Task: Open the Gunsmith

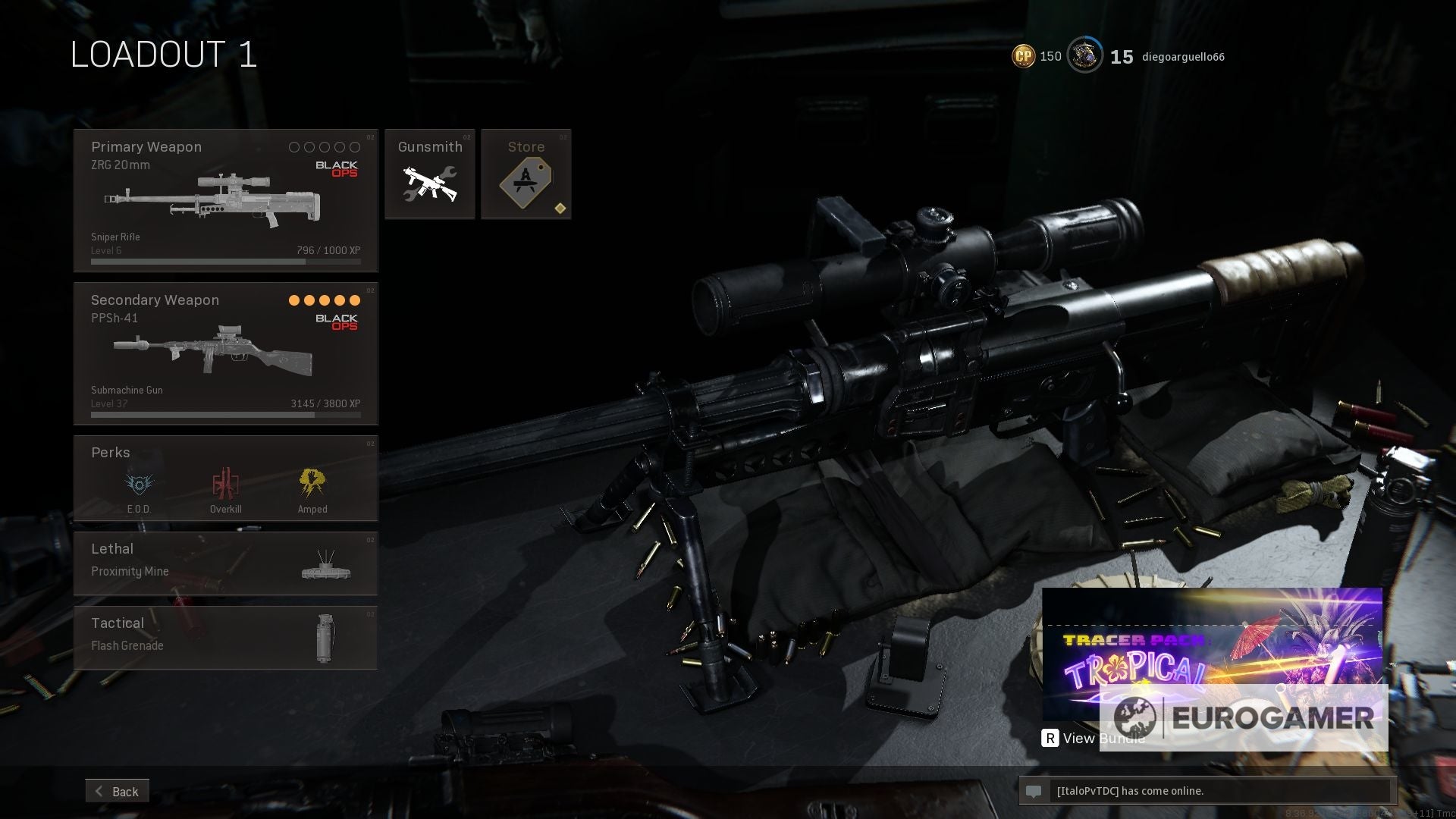Action: (x=429, y=174)
